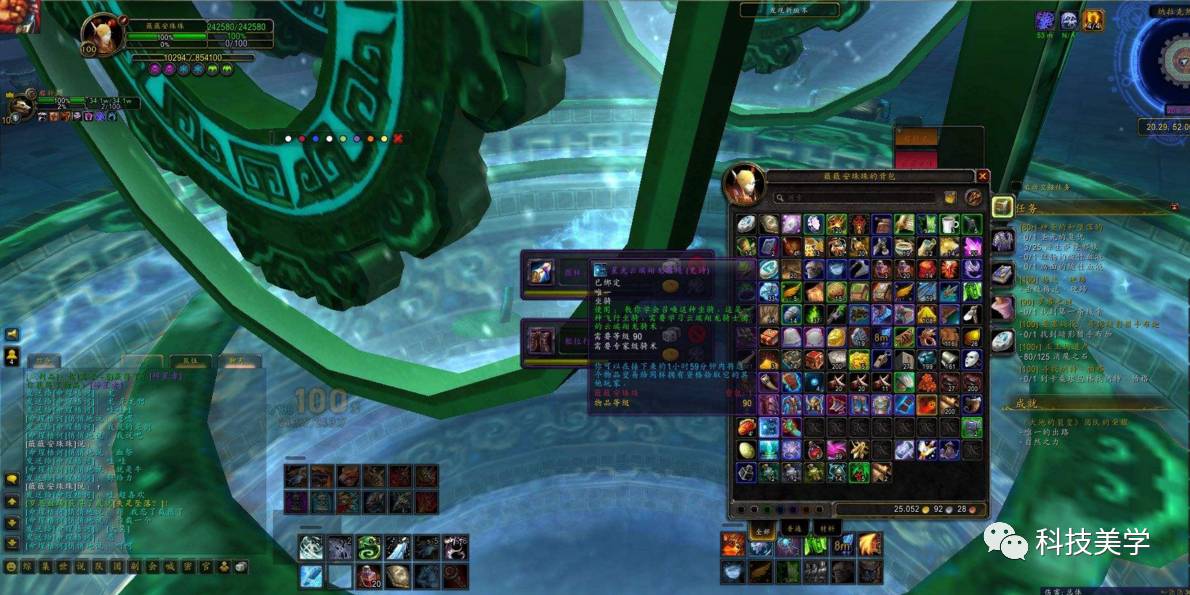The image size is (1190, 595).
Task: Close the backpack window
Action: point(982,176)
